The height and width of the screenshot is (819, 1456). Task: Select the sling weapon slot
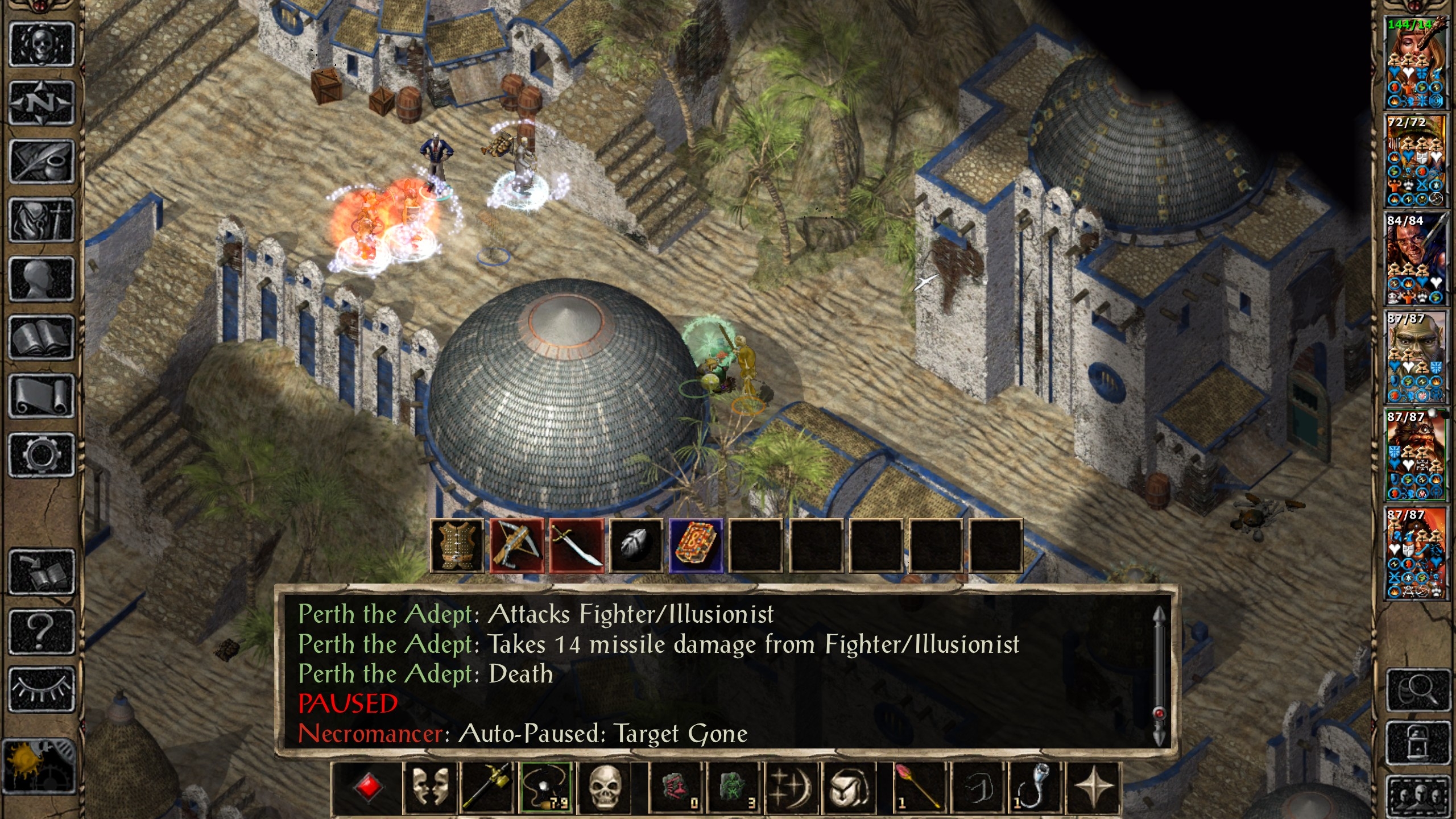pos(545,788)
